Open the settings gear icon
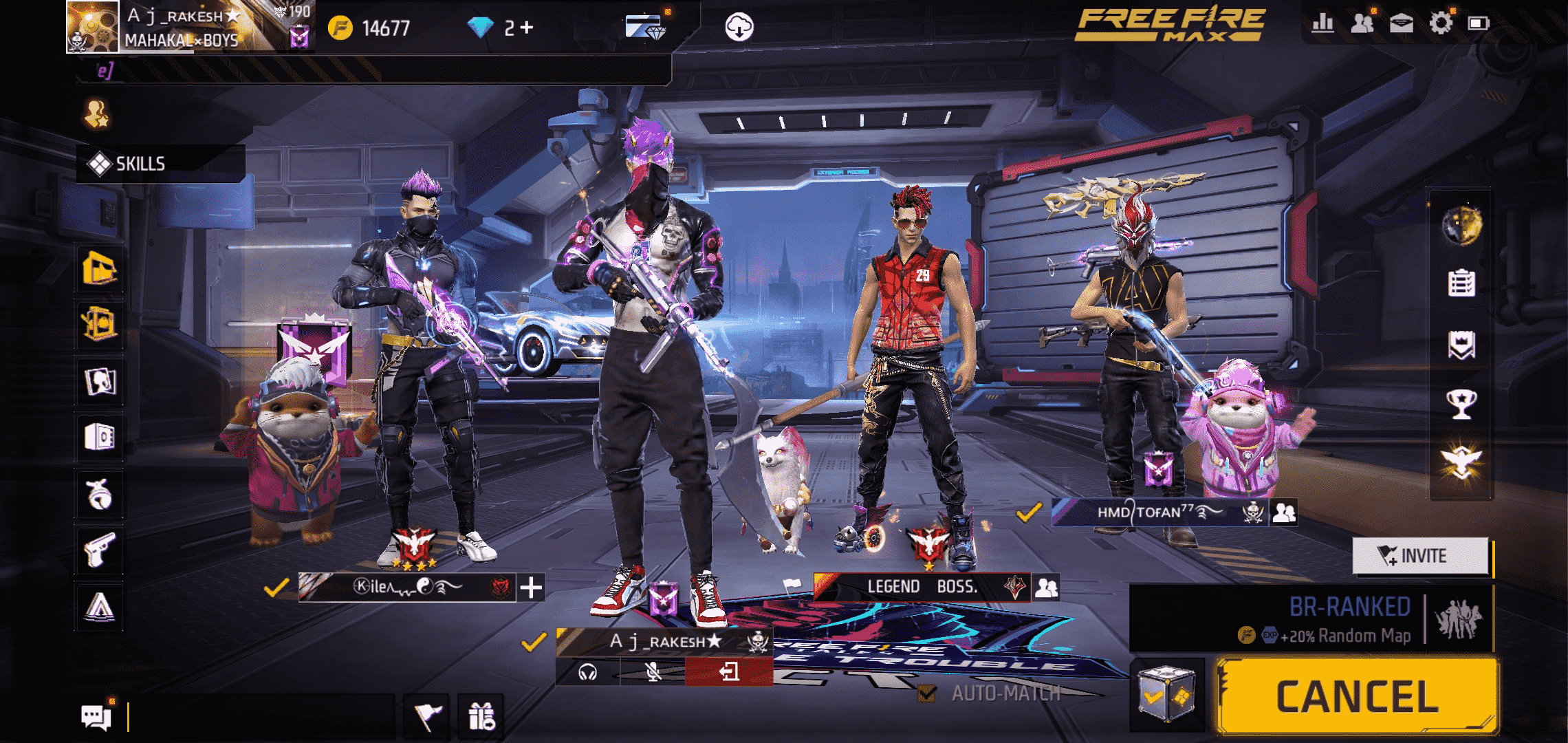 click(1440, 23)
